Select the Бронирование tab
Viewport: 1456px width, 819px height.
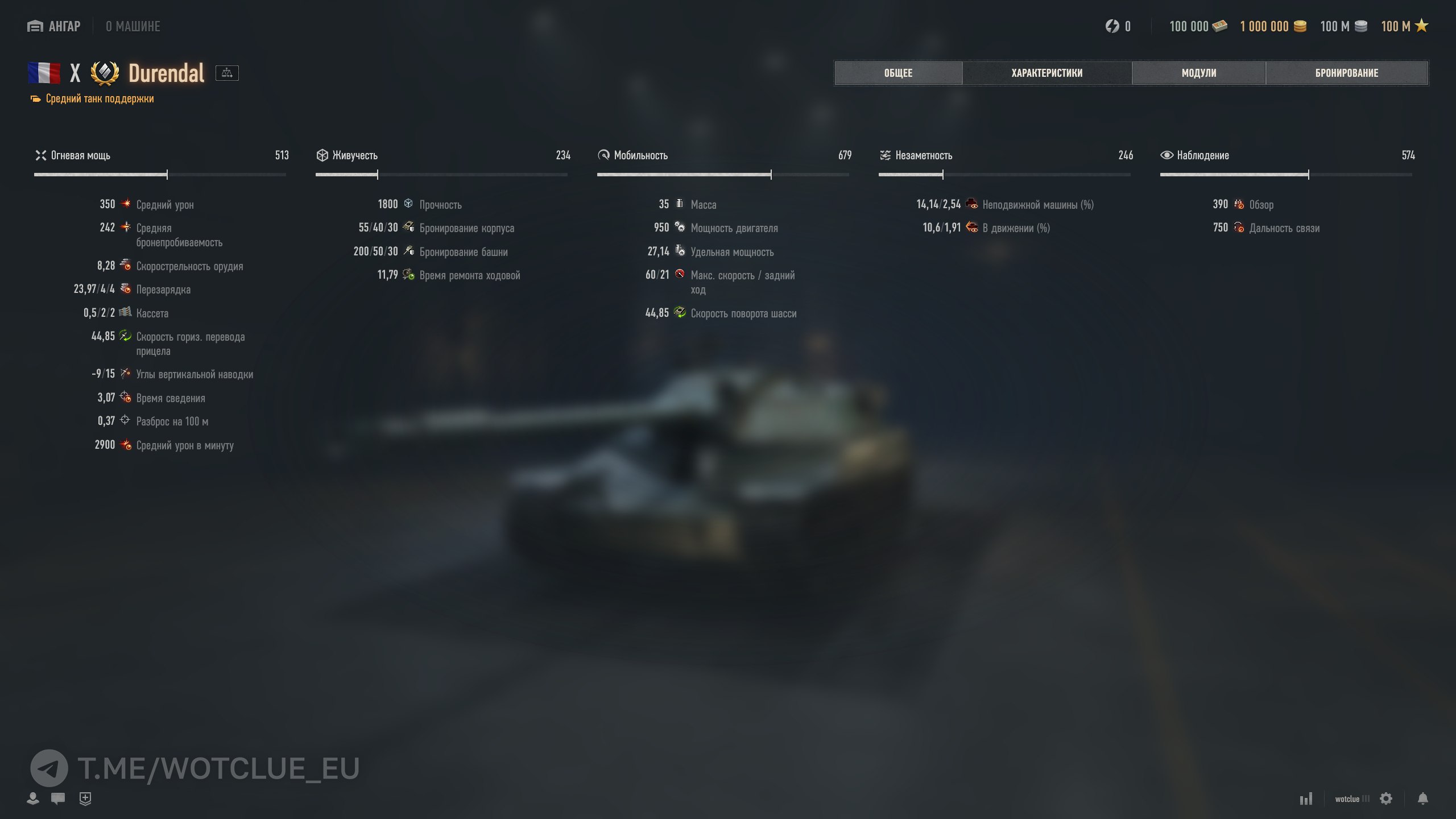[x=1346, y=73]
